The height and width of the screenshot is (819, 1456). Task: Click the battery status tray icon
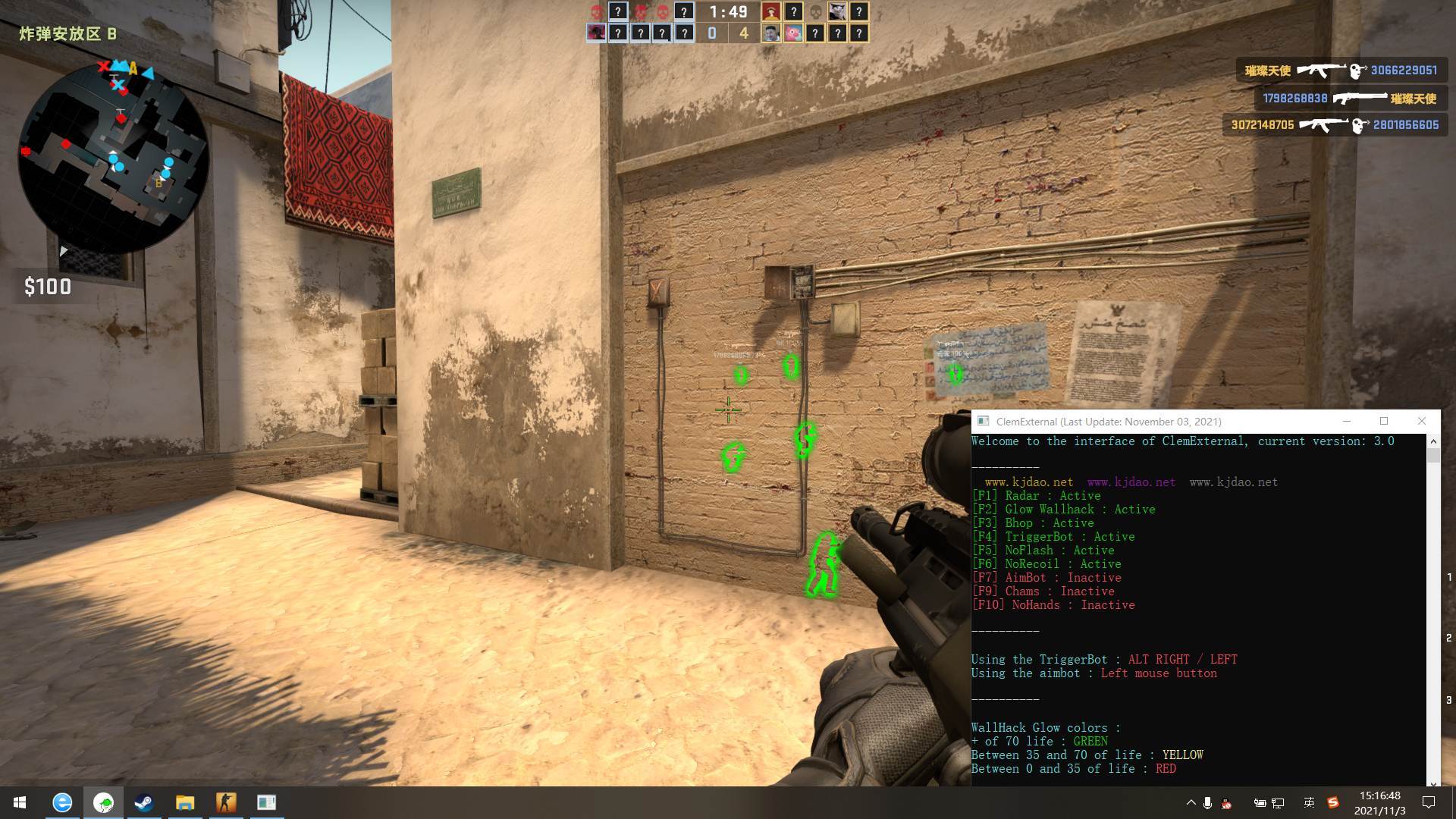1260,802
